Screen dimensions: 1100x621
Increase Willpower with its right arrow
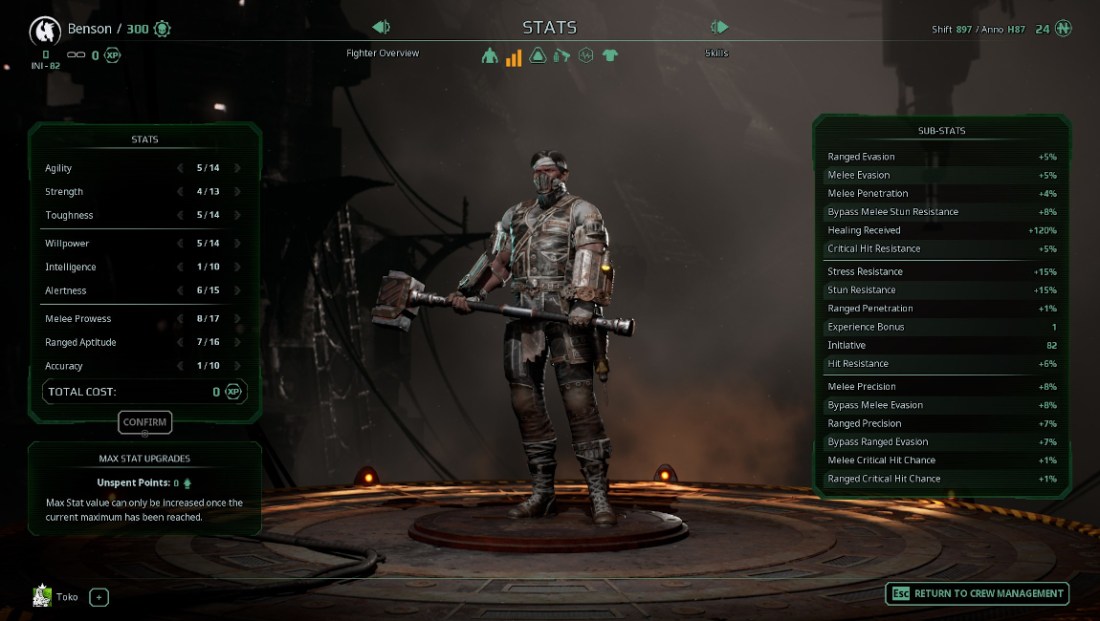pyautogui.click(x=238, y=243)
